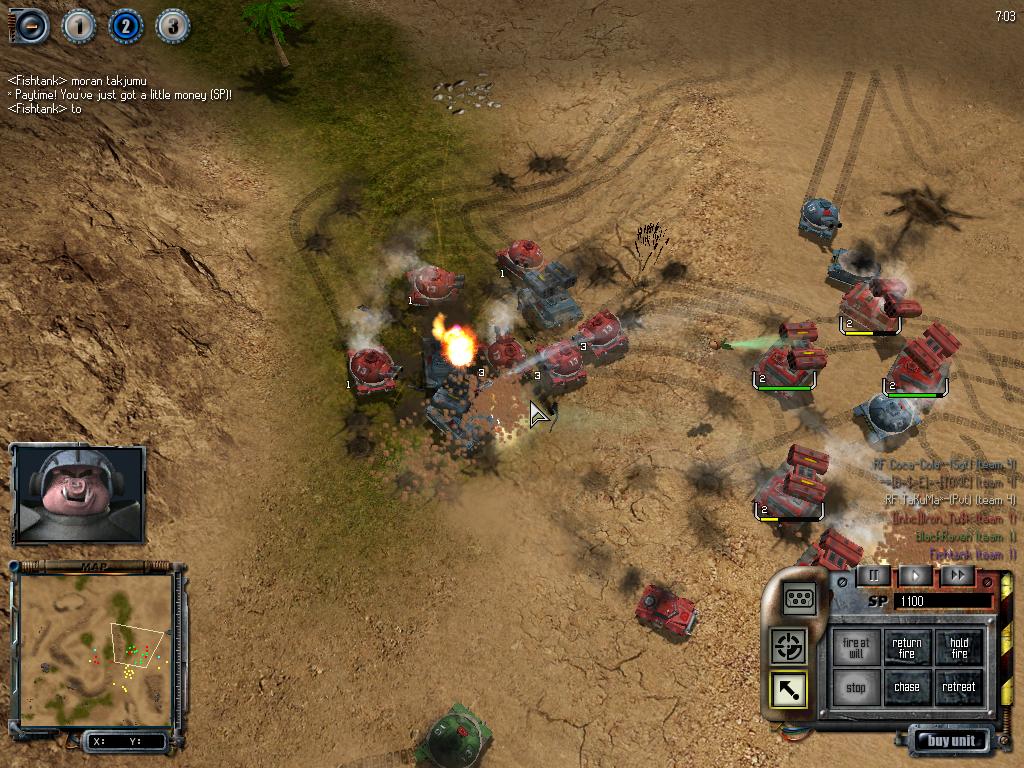Set units to fire at will
The width and height of the screenshot is (1024, 768).
tap(856, 648)
